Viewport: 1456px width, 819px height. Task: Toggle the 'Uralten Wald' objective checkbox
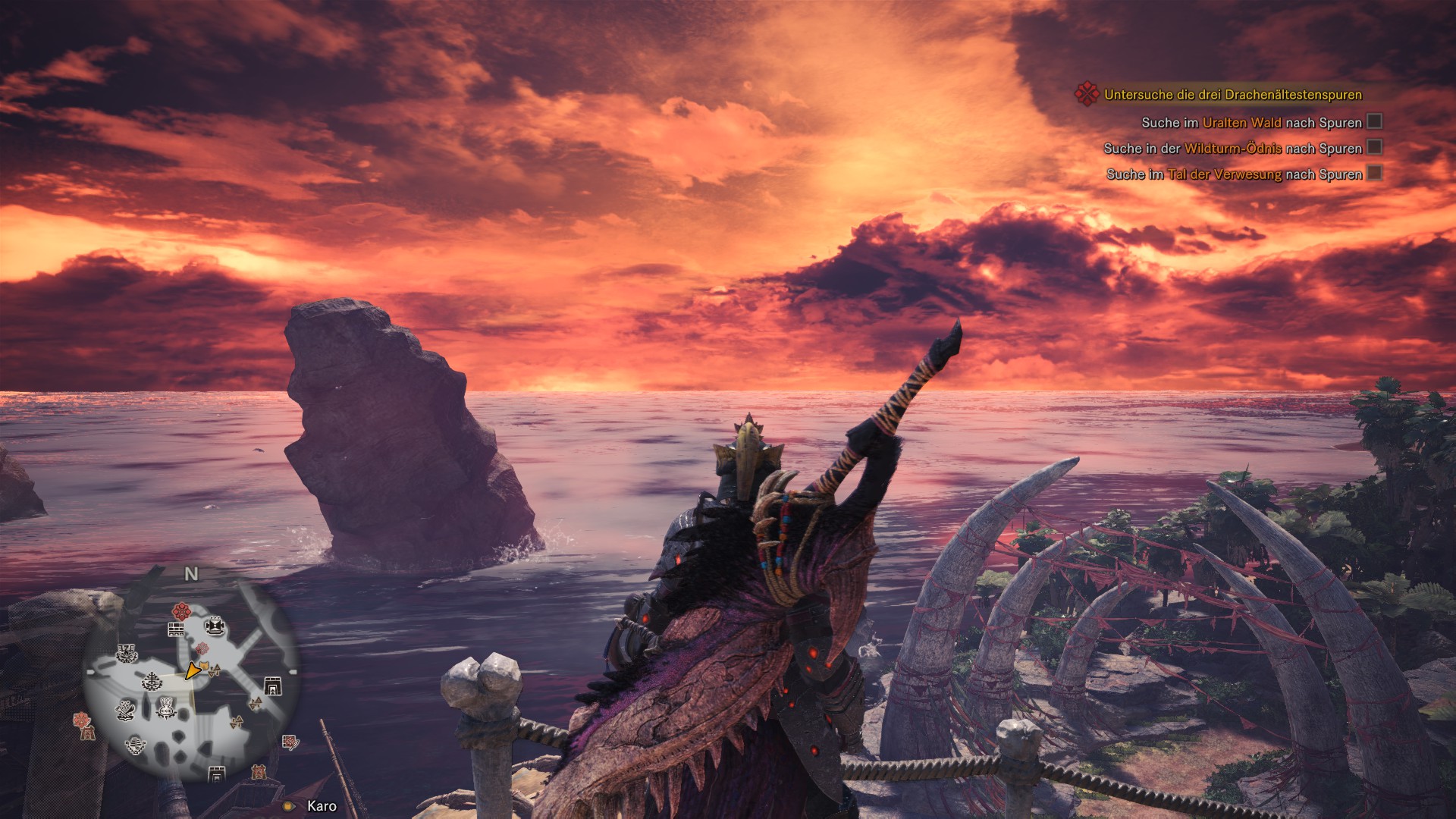[1374, 121]
